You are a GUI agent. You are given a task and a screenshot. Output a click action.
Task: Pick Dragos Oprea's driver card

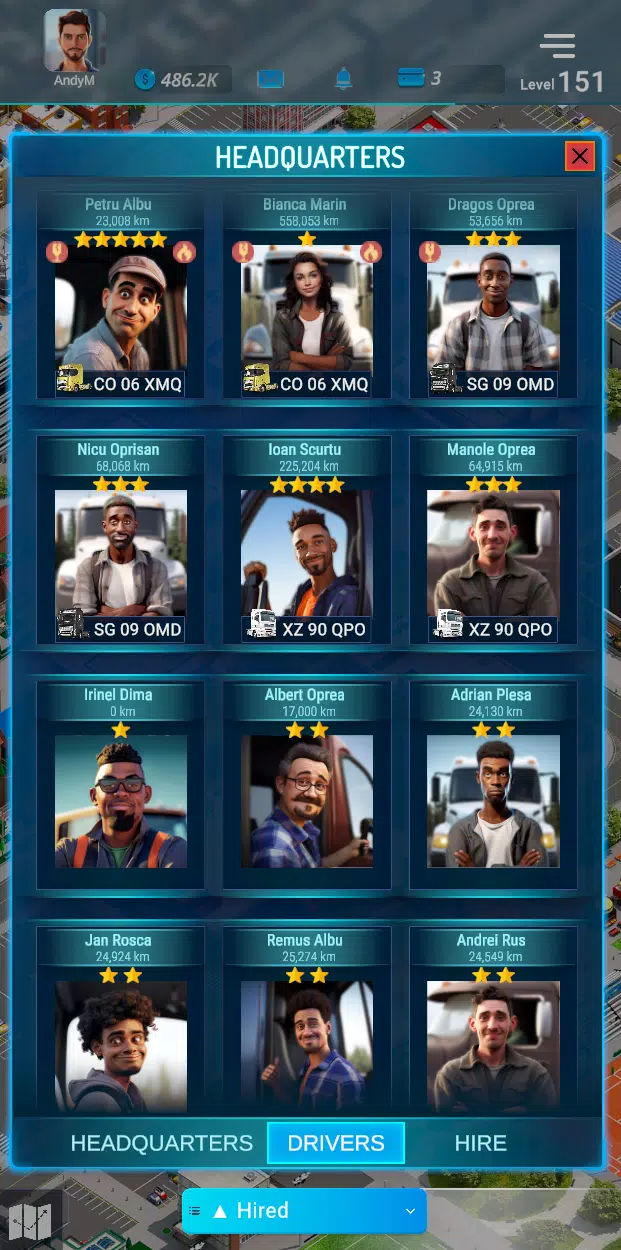pos(493,310)
